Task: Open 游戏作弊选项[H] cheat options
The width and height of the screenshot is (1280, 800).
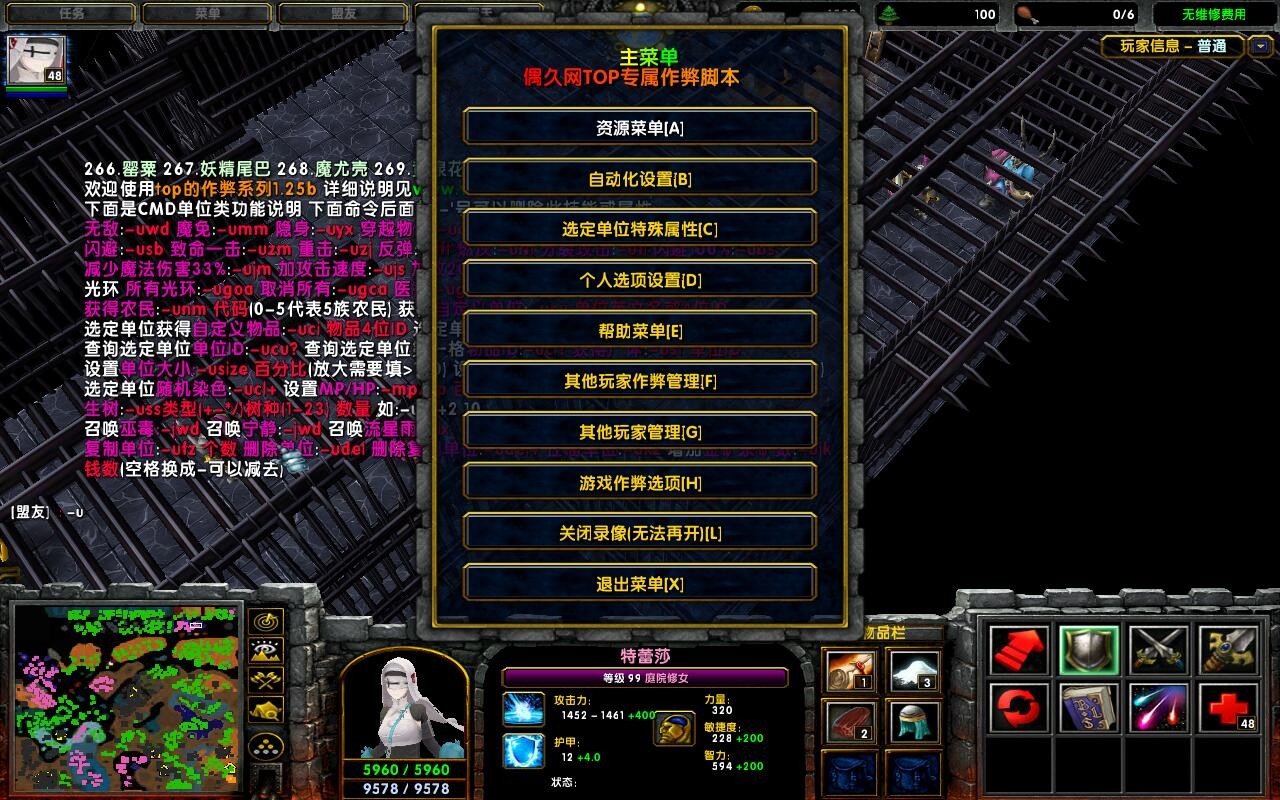Action: [x=640, y=483]
